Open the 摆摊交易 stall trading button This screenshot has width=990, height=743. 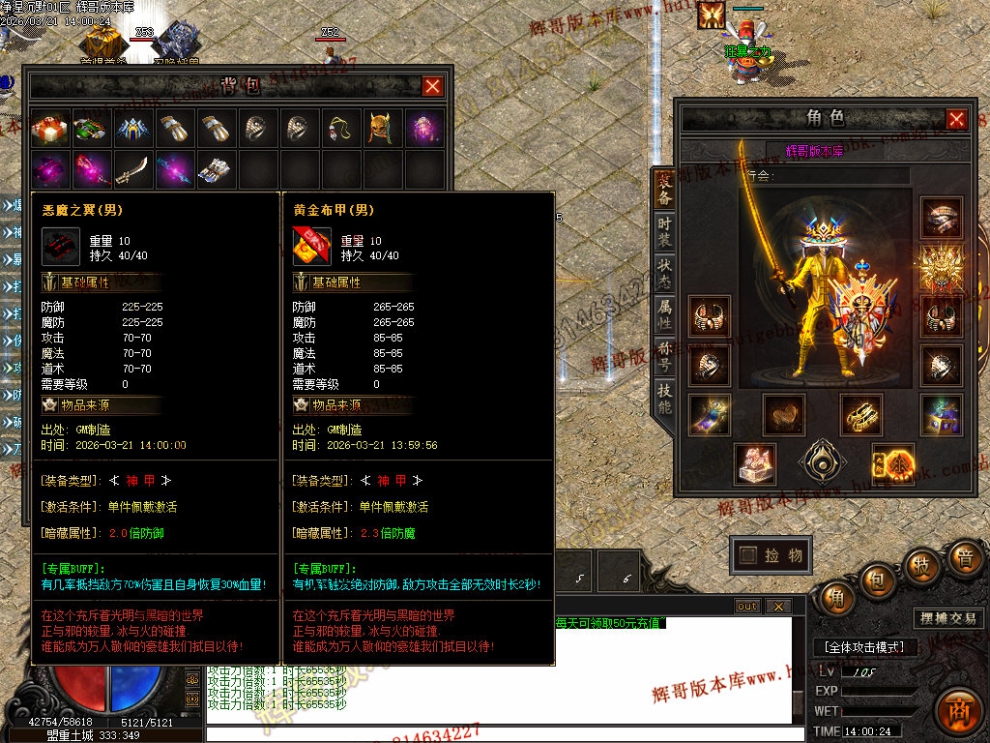click(x=949, y=618)
